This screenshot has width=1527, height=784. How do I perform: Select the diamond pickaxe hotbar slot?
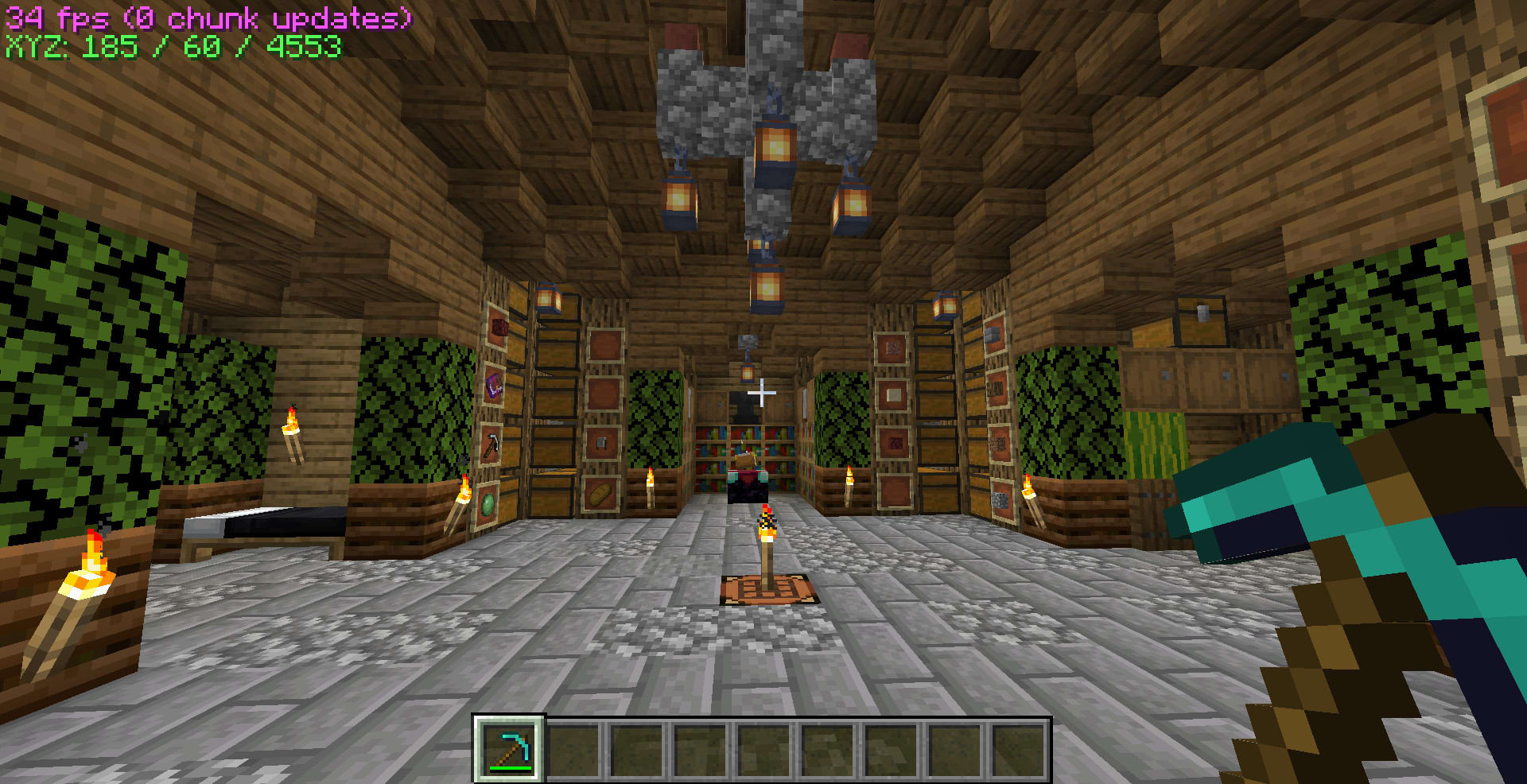510,749
